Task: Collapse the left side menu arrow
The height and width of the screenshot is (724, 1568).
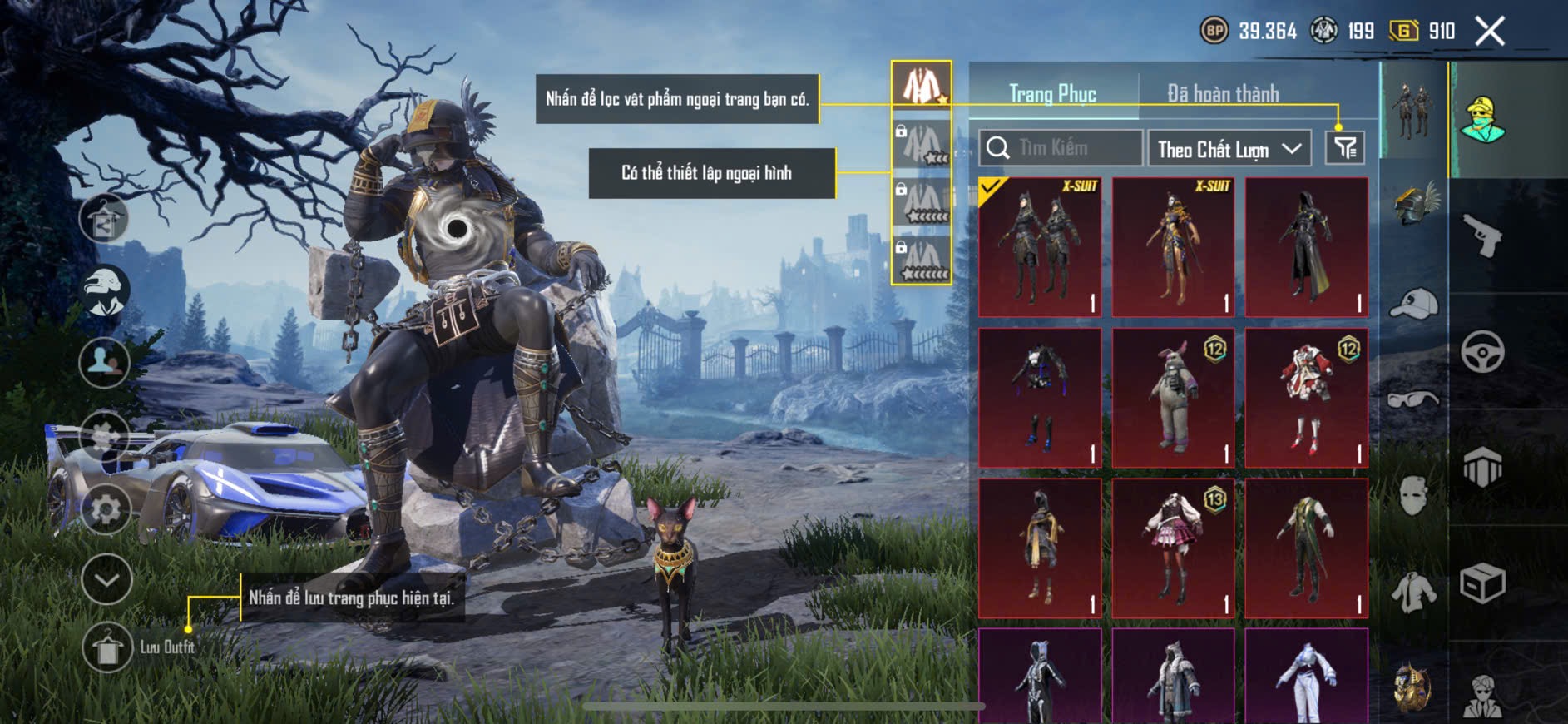Action: pyautogui.click(x=106, y=579)
